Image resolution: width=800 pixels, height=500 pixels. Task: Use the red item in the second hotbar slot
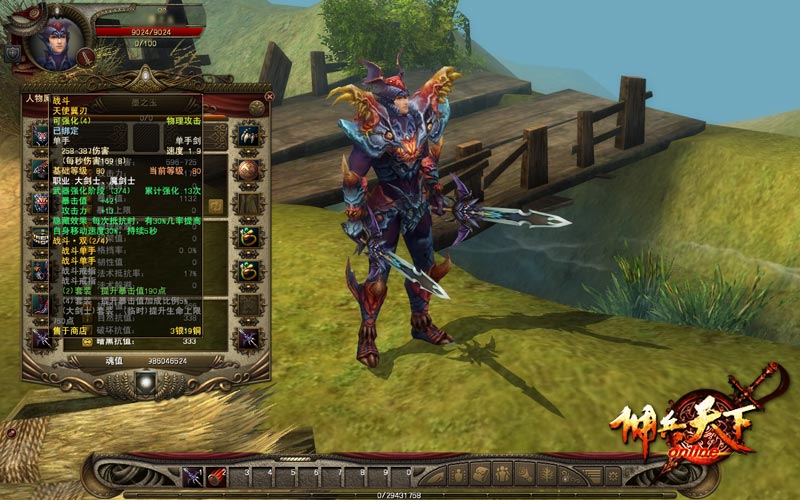pos(215,475)
